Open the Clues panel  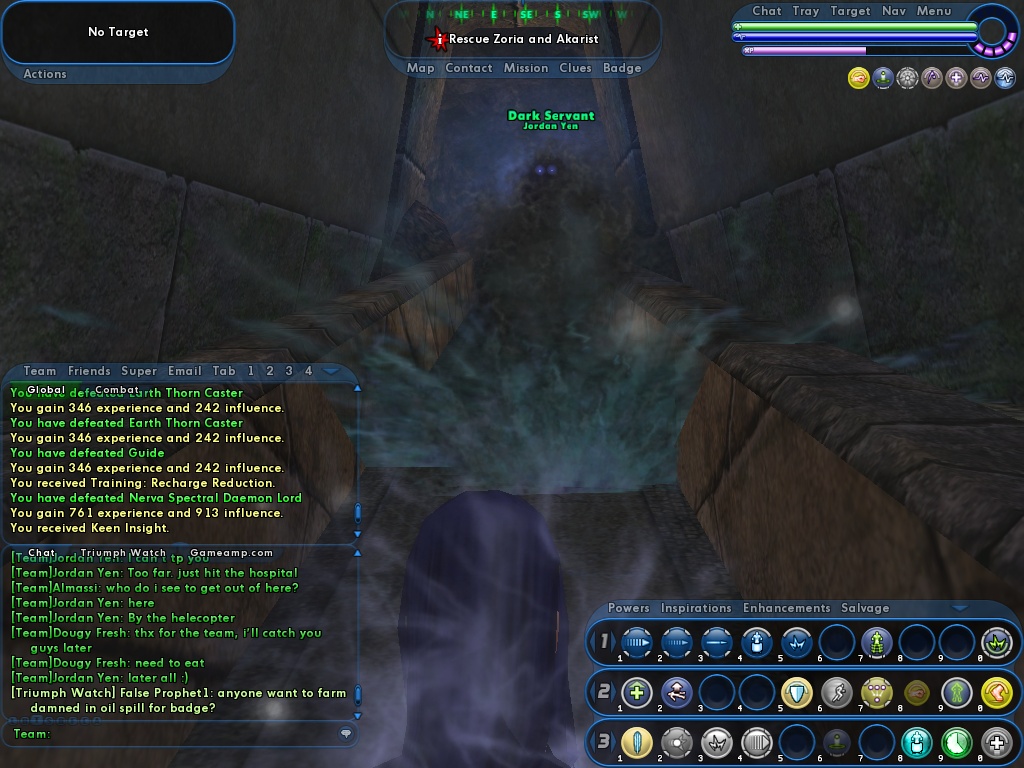(575, 68)
